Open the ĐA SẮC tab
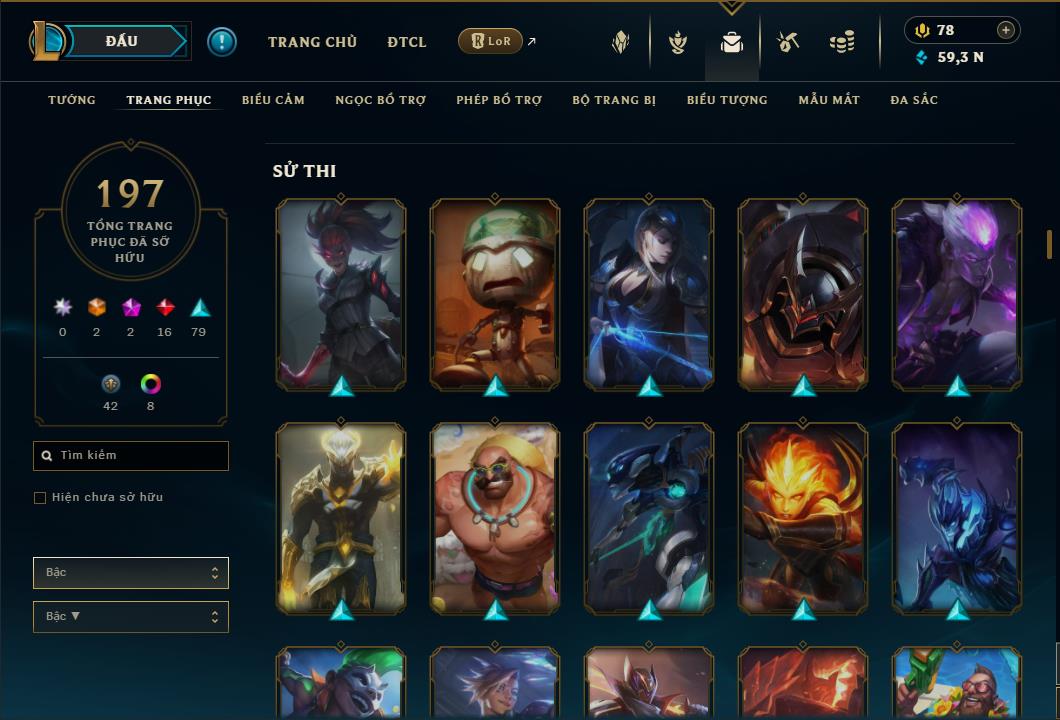The width and height of the screenshot is (1060, 720). [x=914, y=100]
